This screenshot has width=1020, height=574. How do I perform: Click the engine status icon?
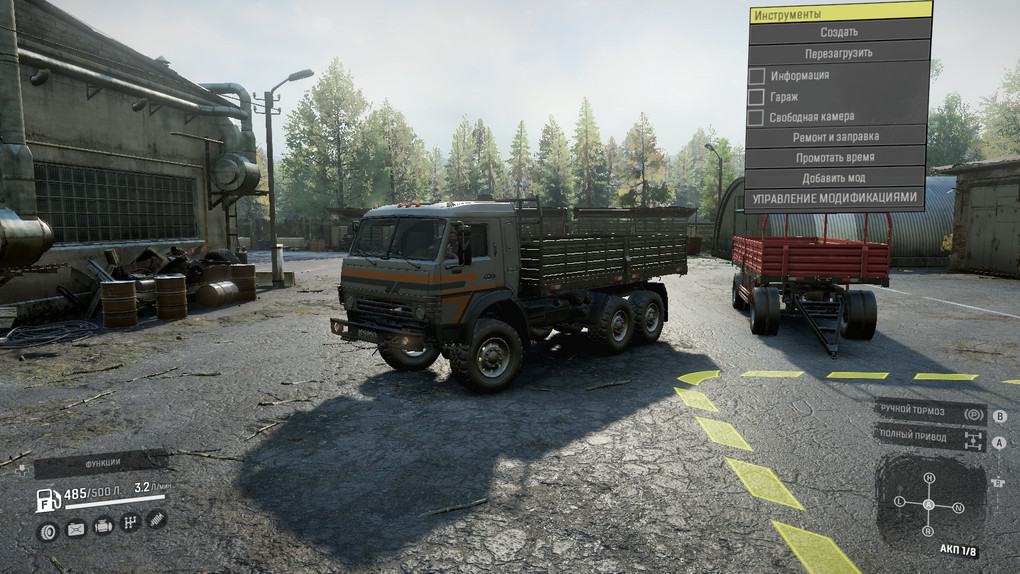pos(103,525)
